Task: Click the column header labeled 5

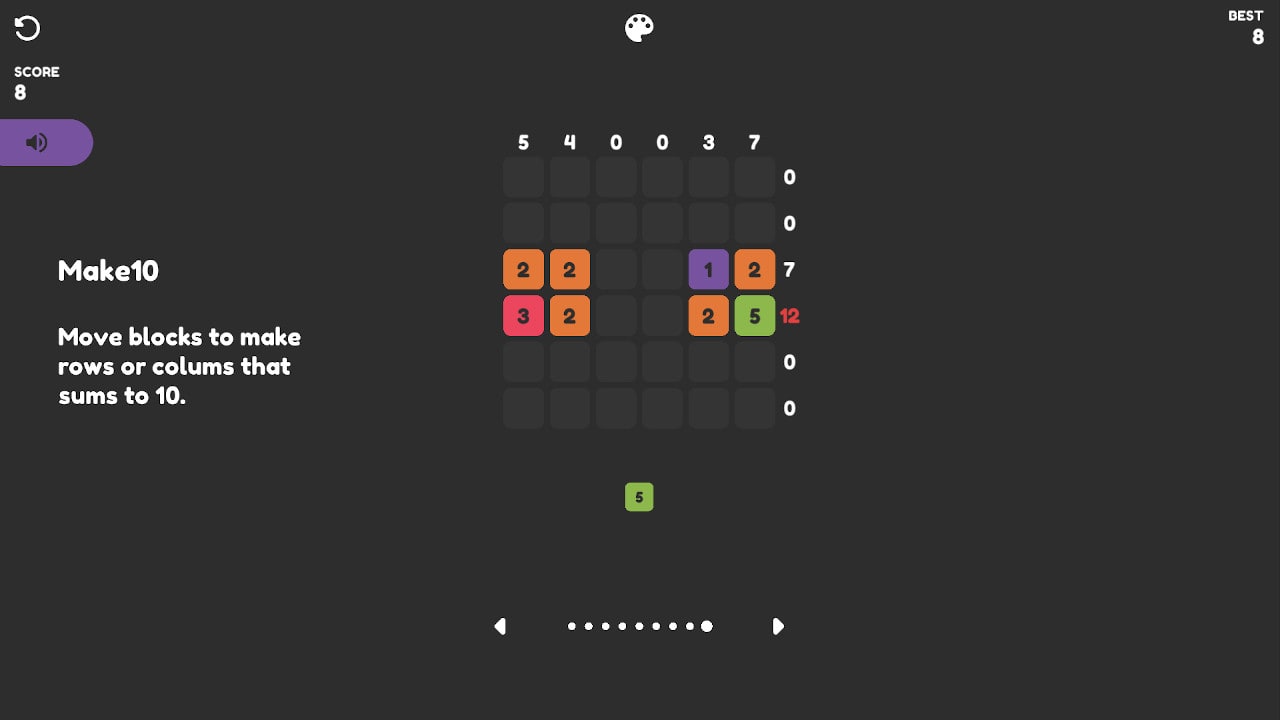Action: 523,143
